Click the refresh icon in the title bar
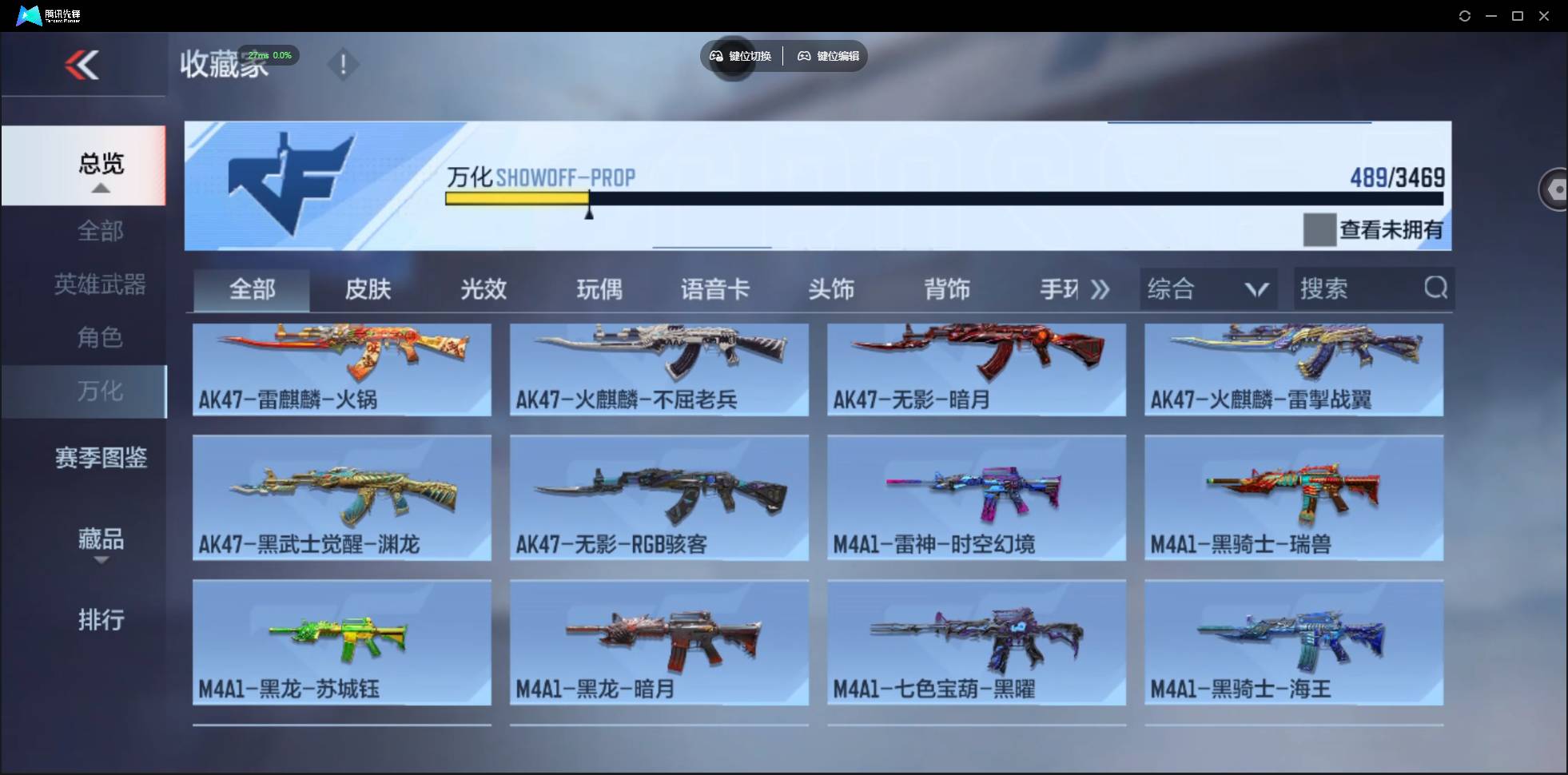This screenshot has height=775, width=1568. coord(1466,15)
